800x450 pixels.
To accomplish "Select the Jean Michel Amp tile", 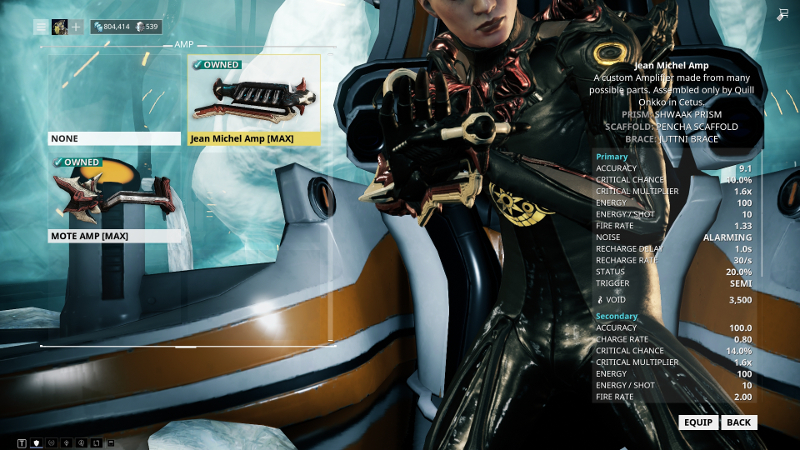I will click(x=254, y=100).
